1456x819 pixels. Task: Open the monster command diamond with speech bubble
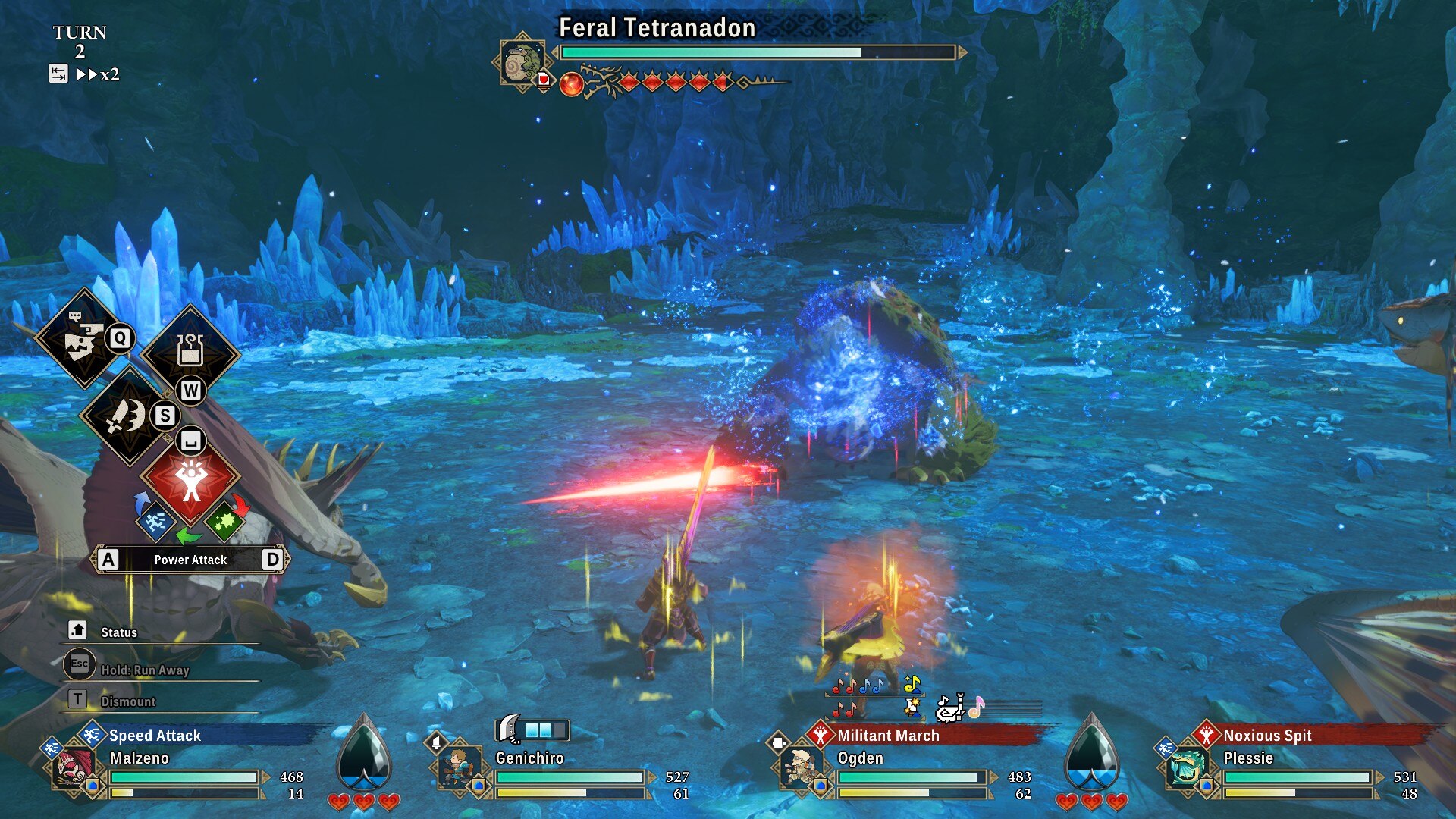83,339
